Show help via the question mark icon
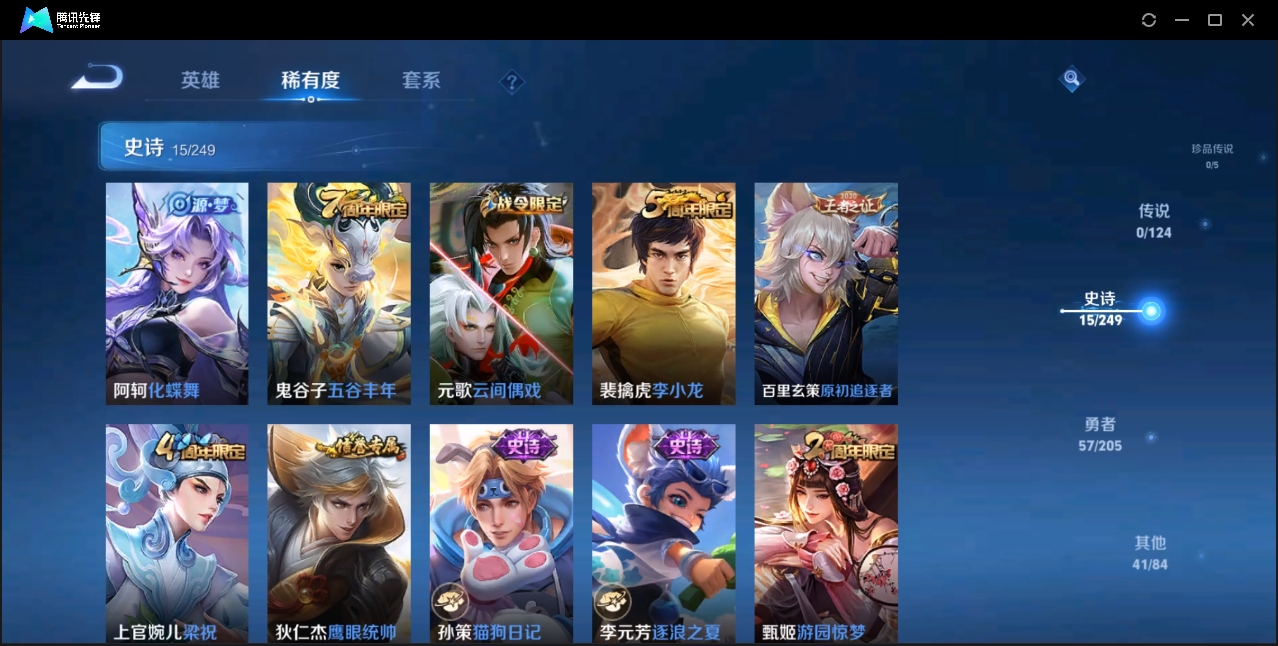Screen dimensions: 1278x646 coord(512,82)
